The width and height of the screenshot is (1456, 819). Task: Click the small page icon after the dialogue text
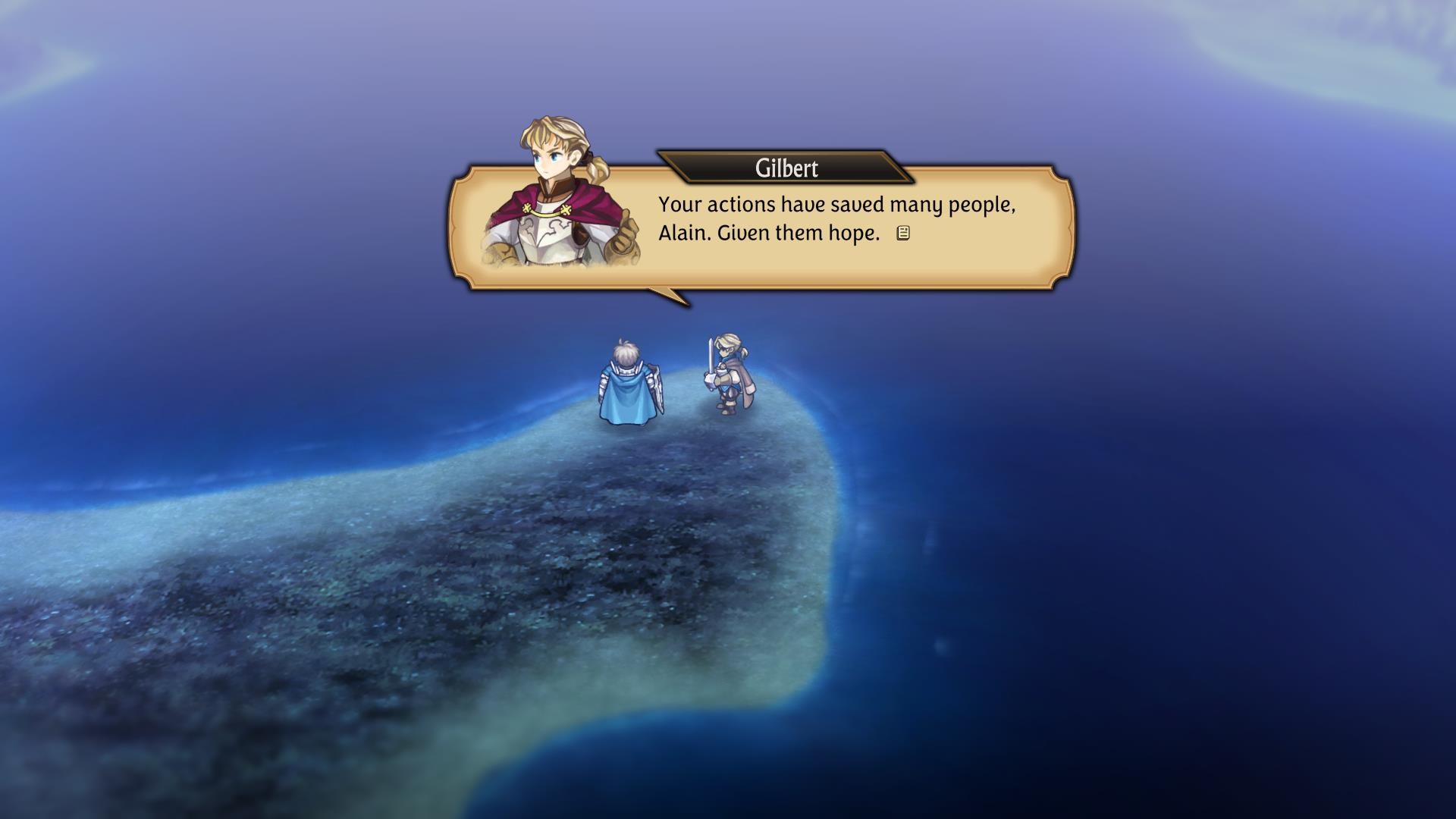tap(902, 234)
